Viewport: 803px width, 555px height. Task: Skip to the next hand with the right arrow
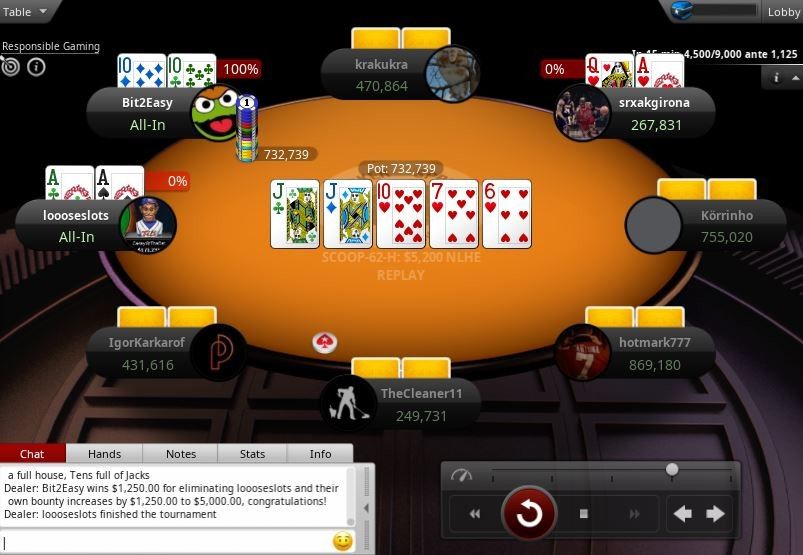click(716, 514)
